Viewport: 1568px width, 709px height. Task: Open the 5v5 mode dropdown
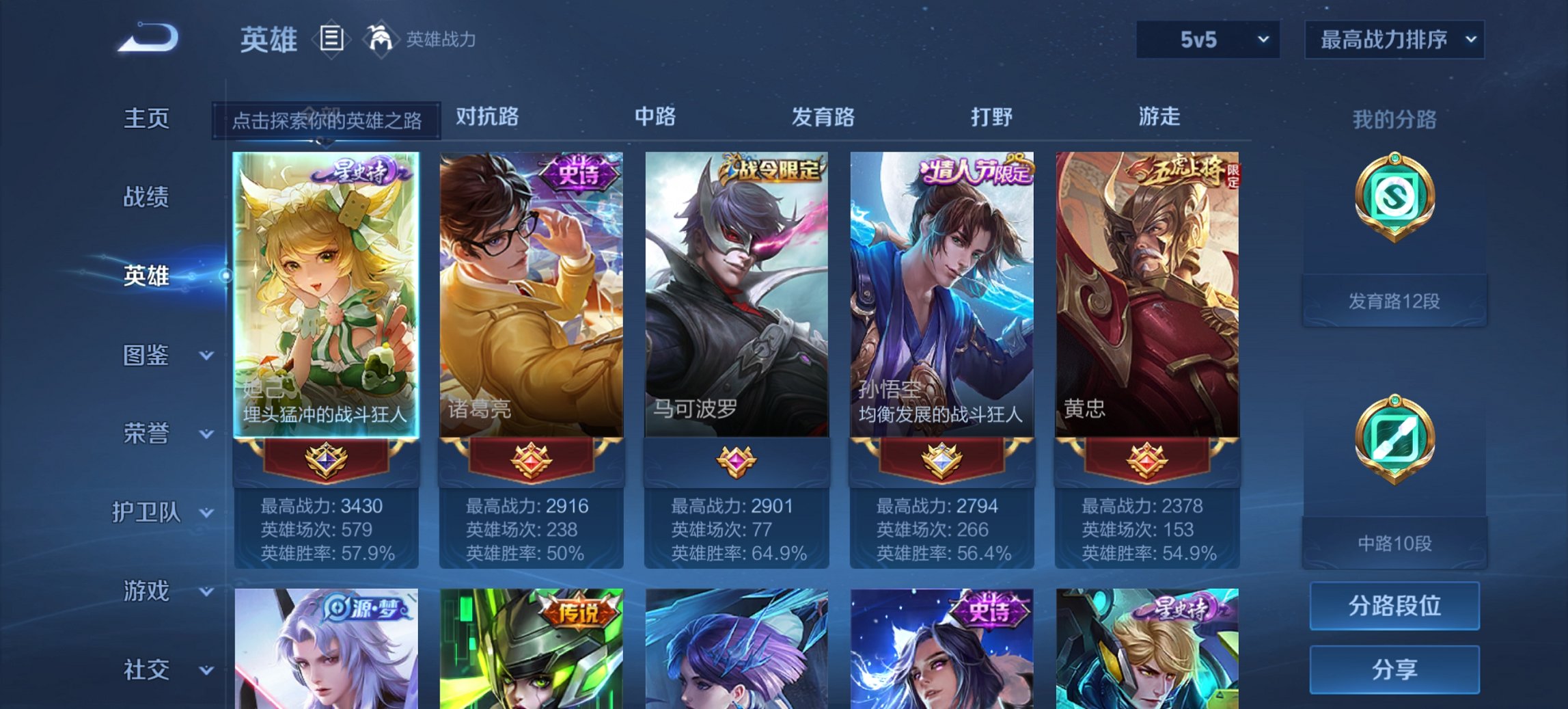coord(1207,40)
